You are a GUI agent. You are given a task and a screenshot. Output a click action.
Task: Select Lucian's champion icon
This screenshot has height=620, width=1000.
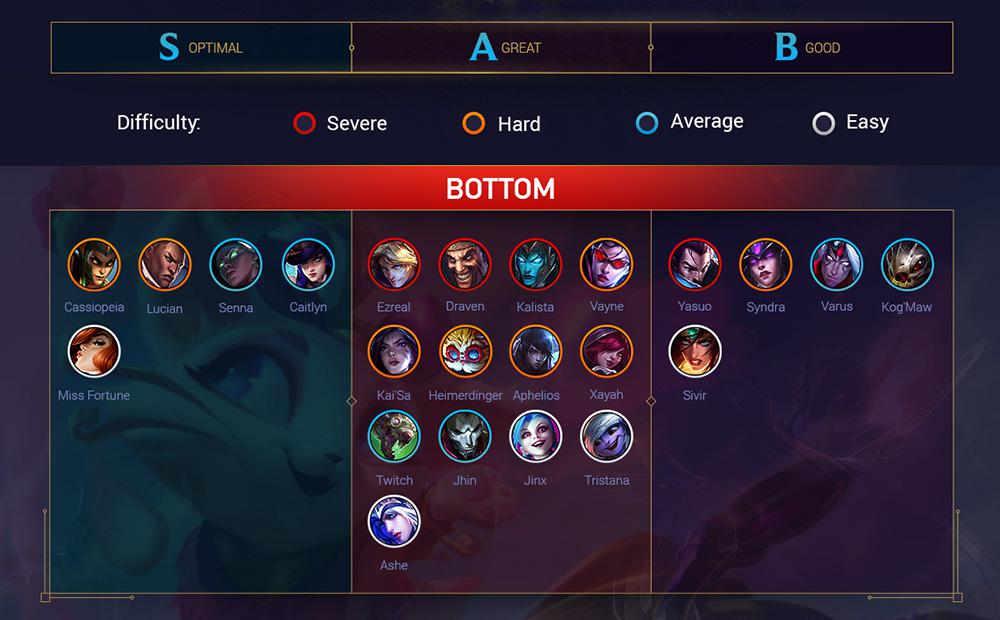(x=164, y=265)
